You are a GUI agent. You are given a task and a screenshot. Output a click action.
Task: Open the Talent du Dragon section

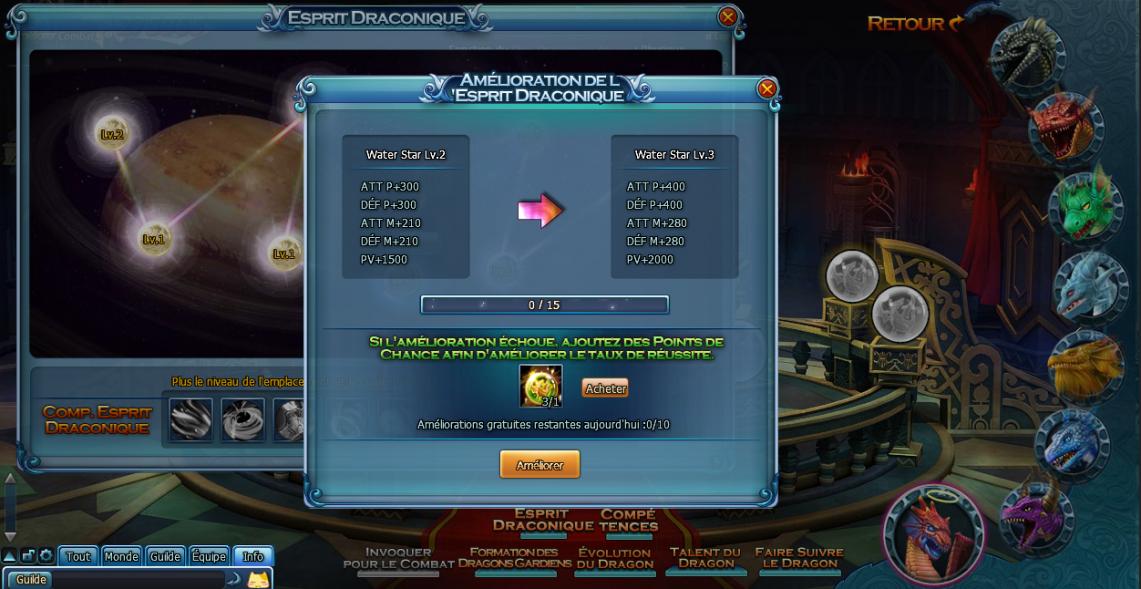705,557
